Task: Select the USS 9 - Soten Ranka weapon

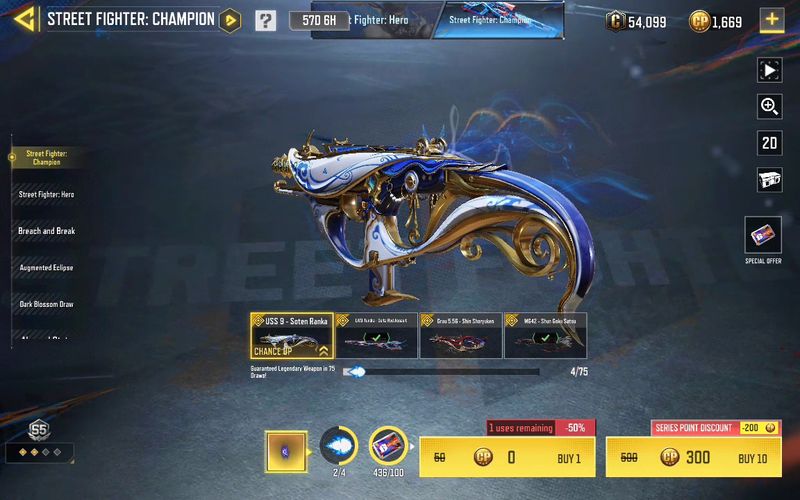Action: pyautogui.click(x=291, y=336)
